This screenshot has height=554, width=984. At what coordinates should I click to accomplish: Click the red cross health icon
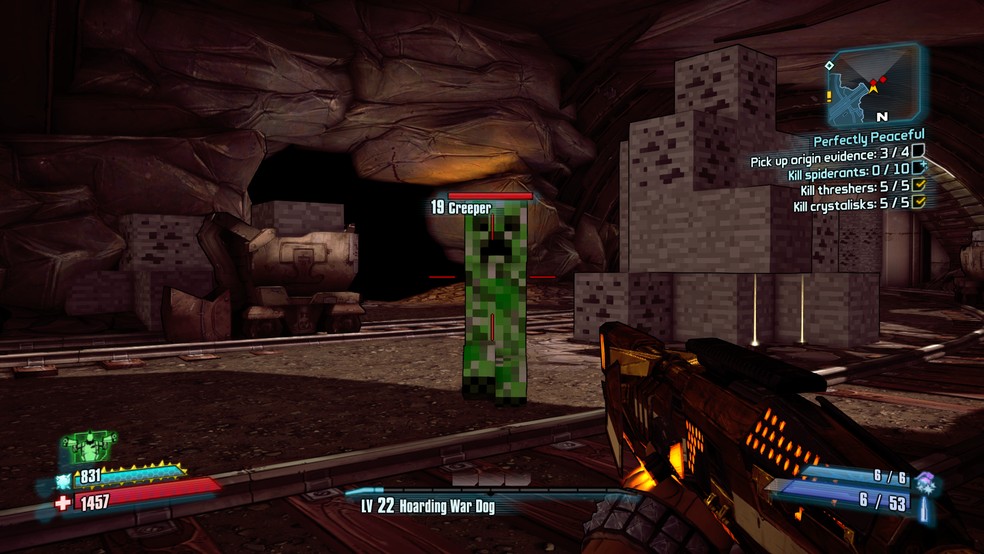[x=64, y=502]
